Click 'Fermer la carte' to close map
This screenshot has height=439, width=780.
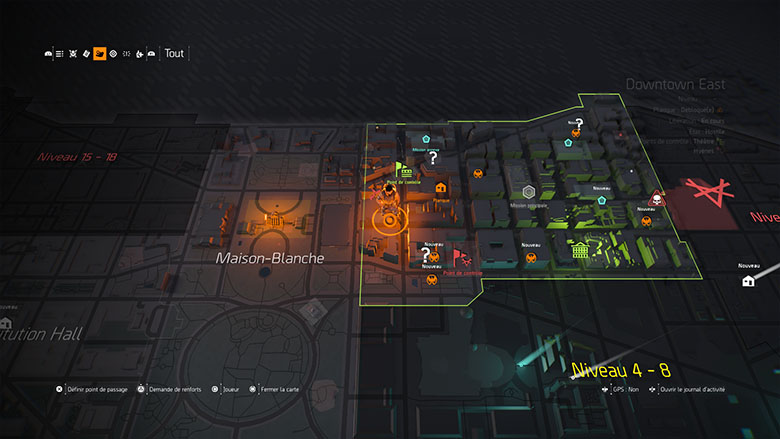tap(275, 389)
